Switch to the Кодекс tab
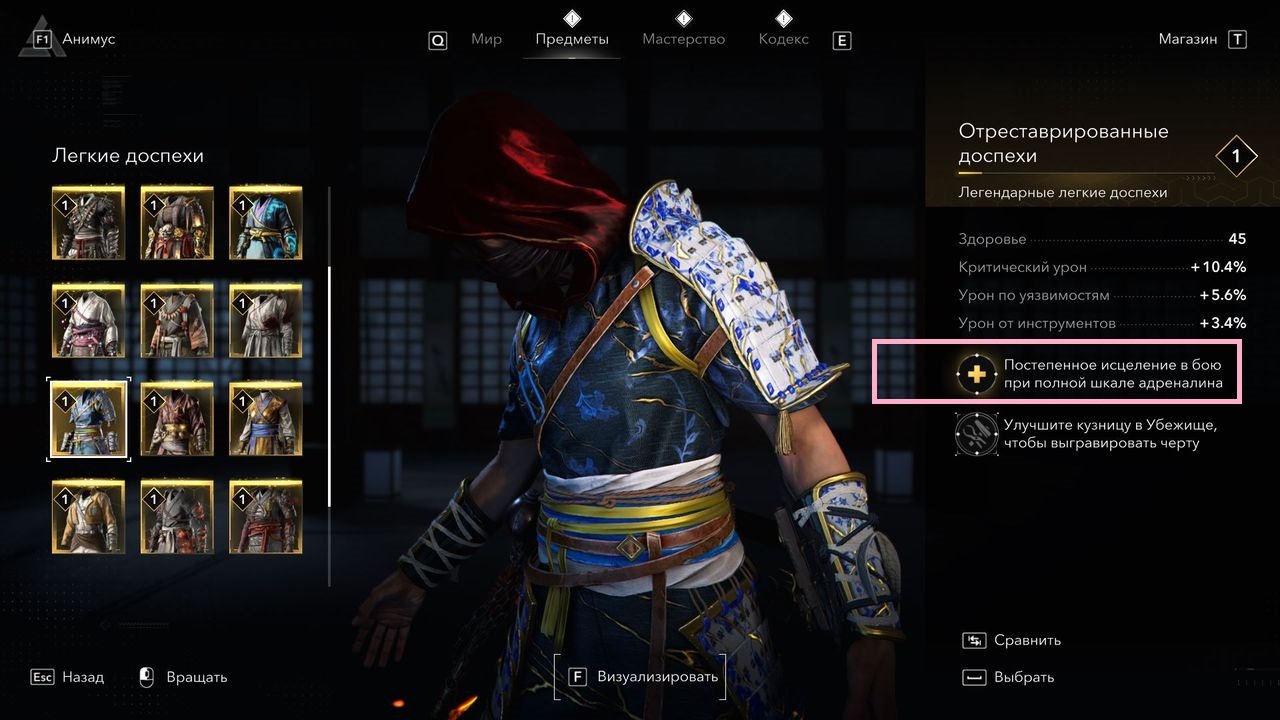The height and width of the screenshot is (720, 1280). point(784,40)
